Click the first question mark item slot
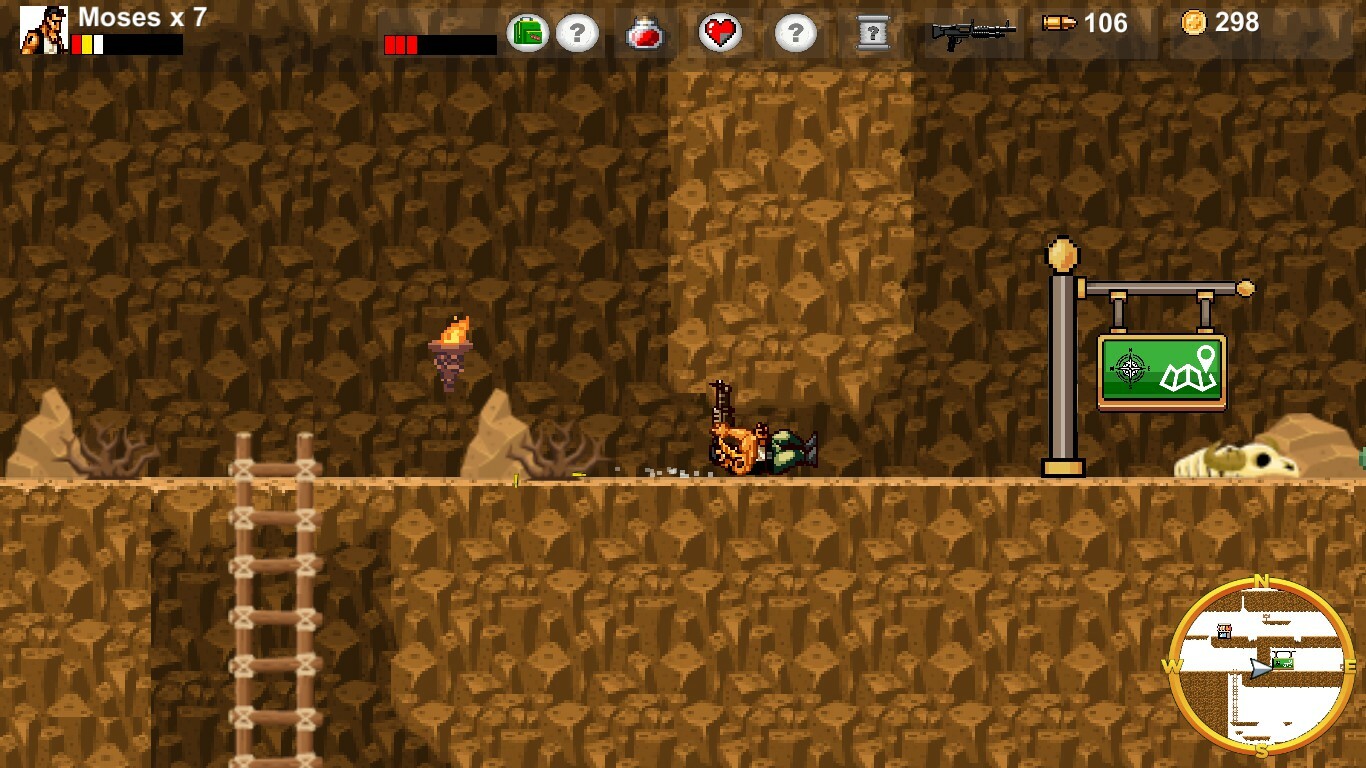Screen dimensions: 1366x768 577,31
